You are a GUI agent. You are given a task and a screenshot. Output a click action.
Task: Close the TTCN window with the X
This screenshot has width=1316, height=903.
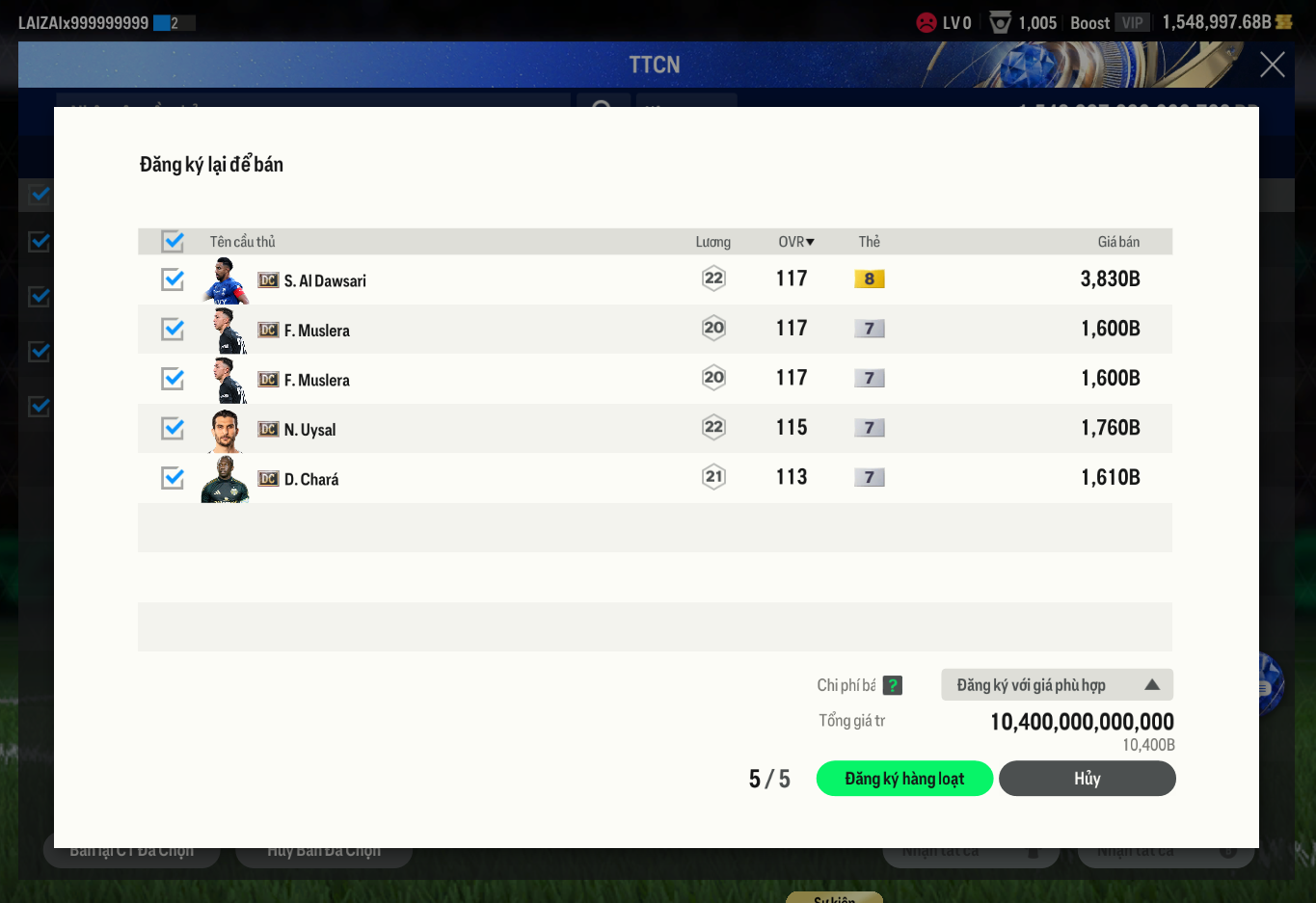[1272, 65]
